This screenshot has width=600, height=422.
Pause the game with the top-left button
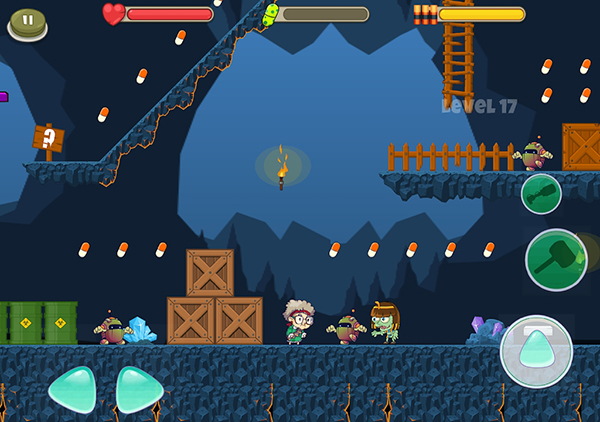pyautogui.click(x=27, y=21)
